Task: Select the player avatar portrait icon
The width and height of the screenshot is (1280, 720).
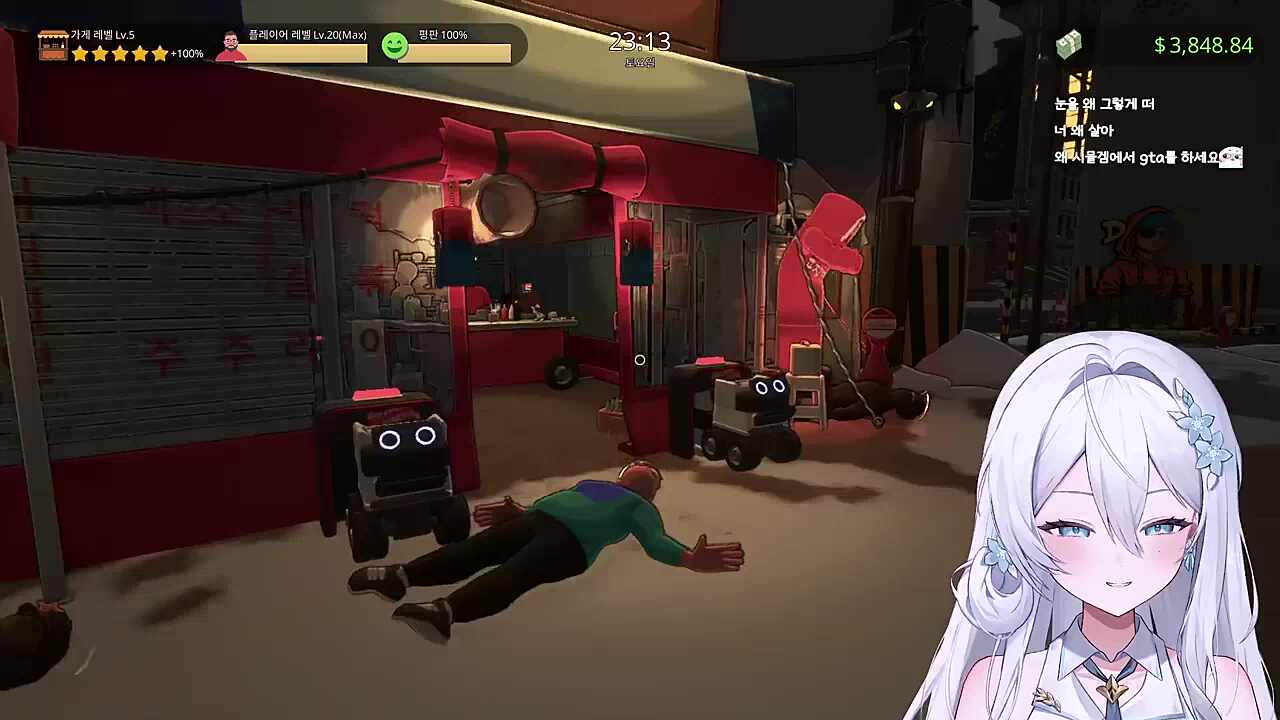Action: [231, 45]
